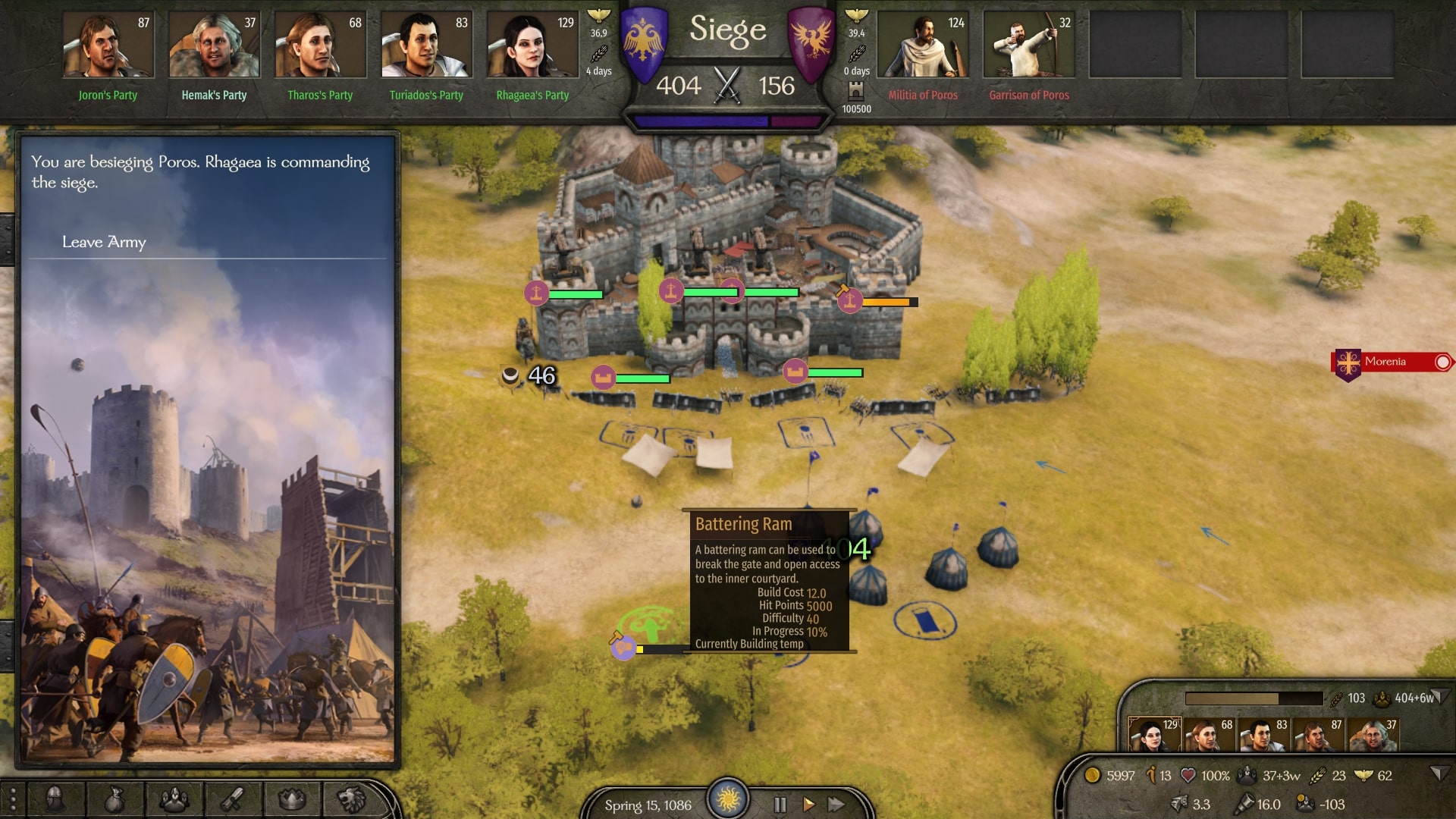Select Hemak's Party portrait
The image size is (1456, 819).
point(215,46)
